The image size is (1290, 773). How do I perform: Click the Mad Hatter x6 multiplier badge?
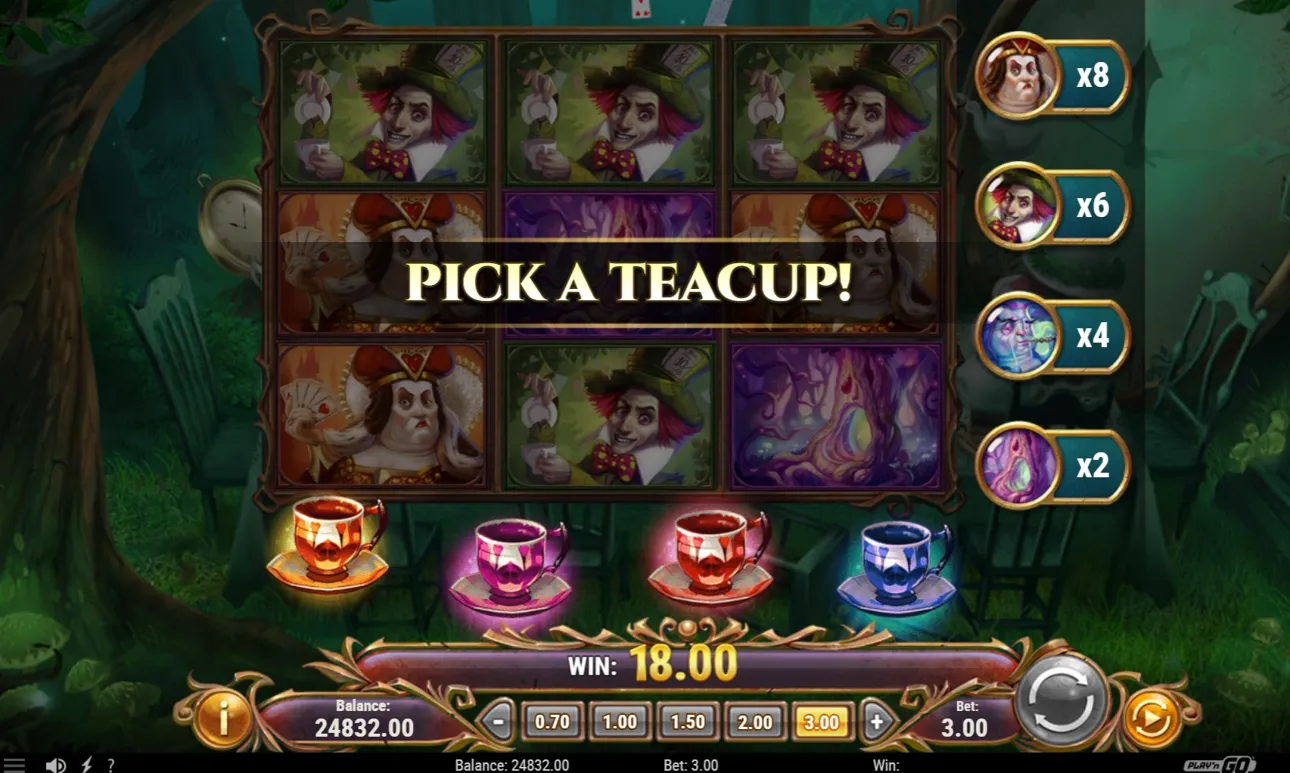coord(1052,207)
